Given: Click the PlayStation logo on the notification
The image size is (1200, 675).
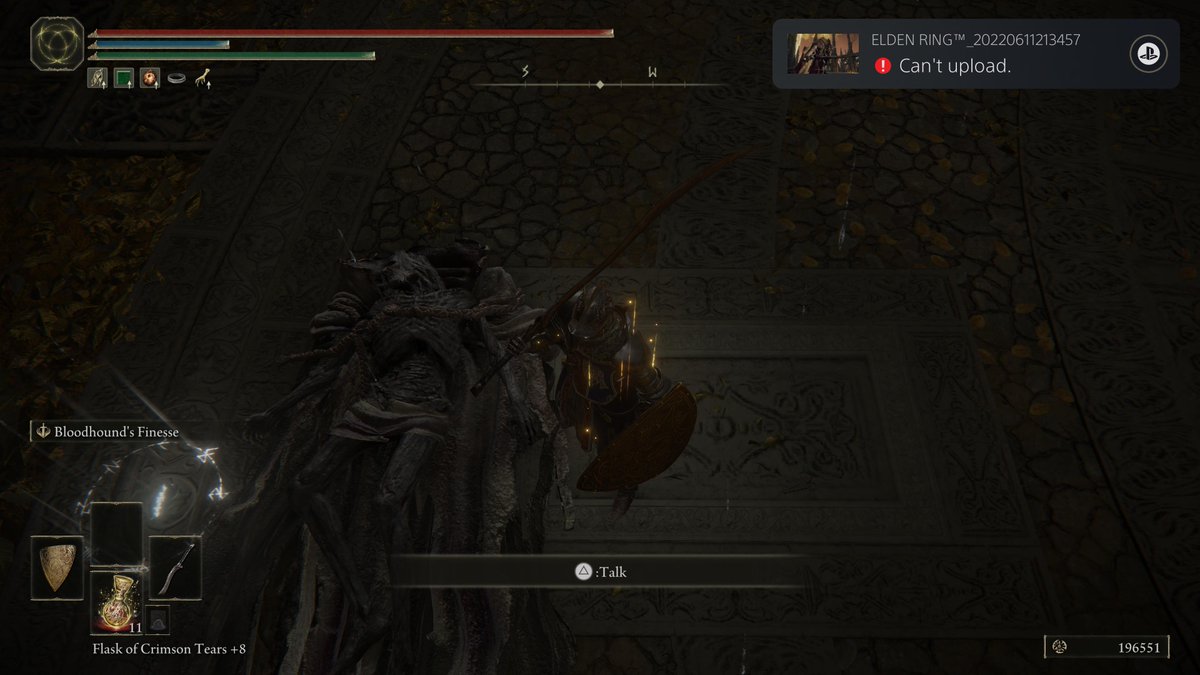Looking at the screenshot, I should pos(1148,54).
